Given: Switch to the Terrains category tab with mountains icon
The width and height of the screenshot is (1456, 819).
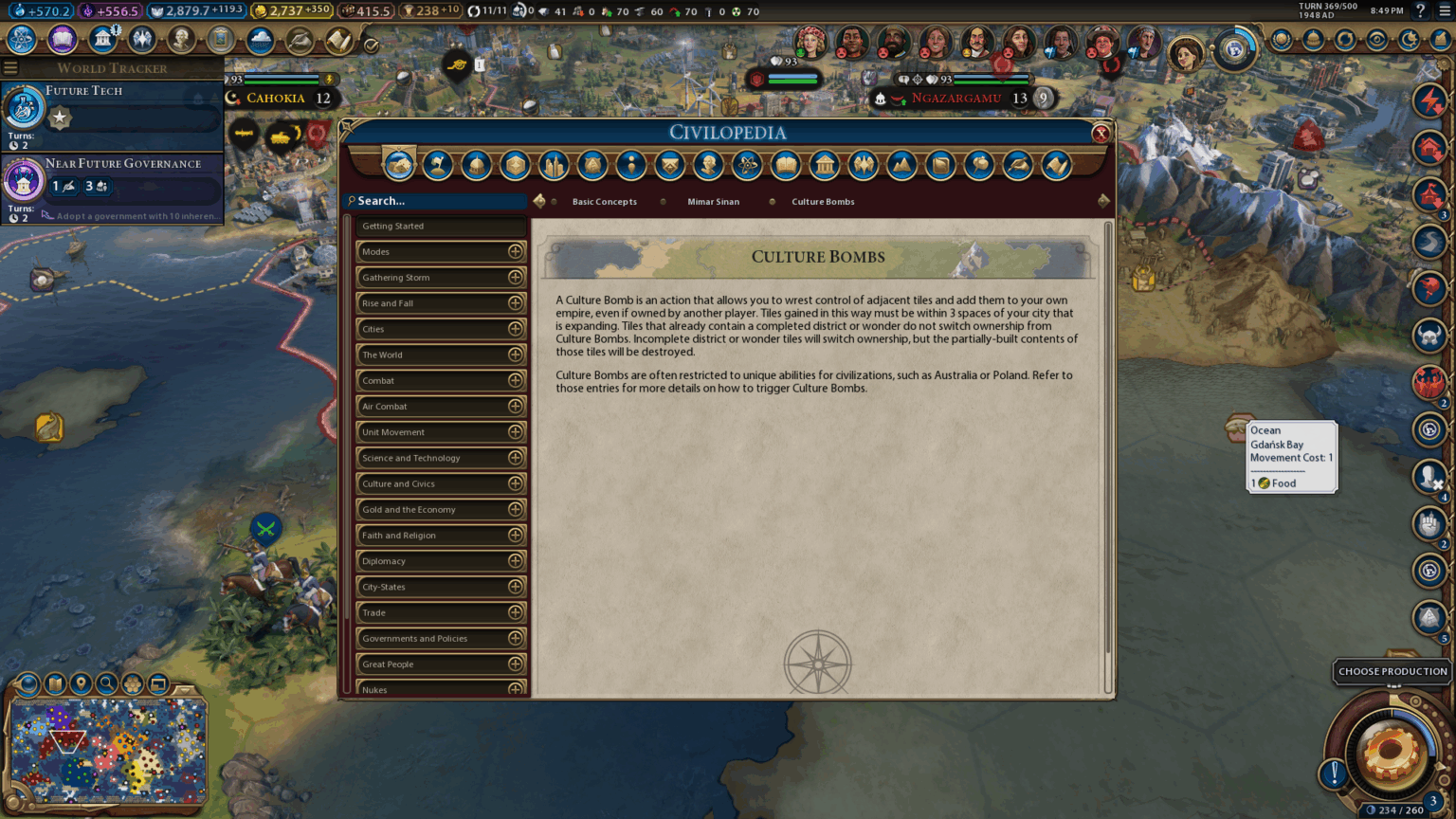Looking at the screenshot, I should pyautogui.click(x=902, y=165).
